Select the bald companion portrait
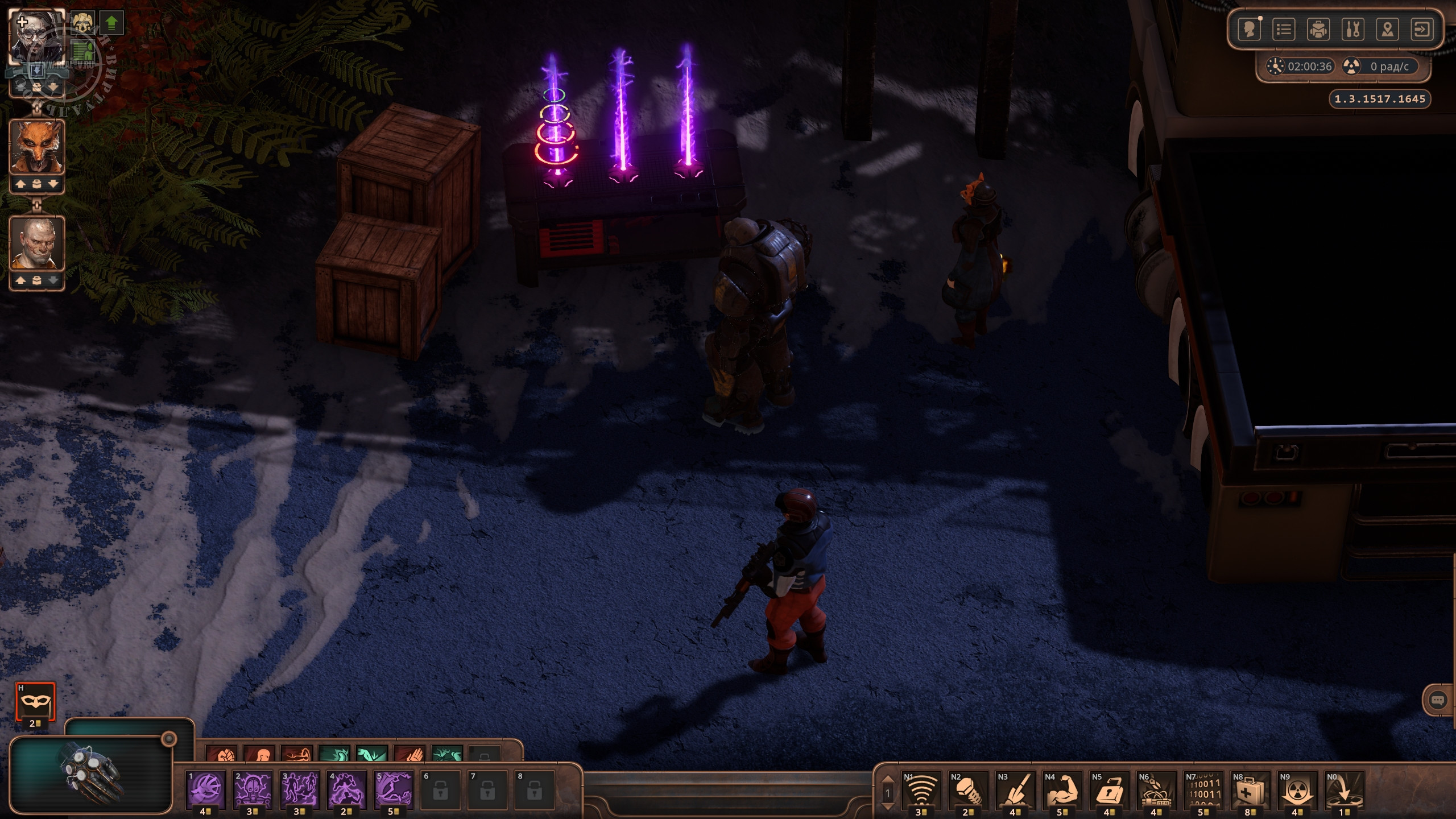This screenshot has width=1456, height=819. [x=37, y=243]
